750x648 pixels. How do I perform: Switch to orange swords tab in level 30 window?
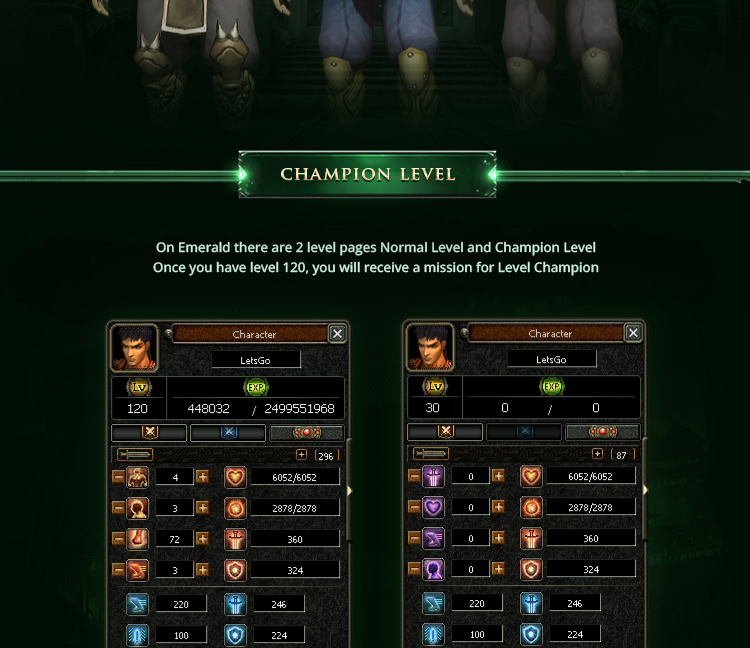click(445, 432)
